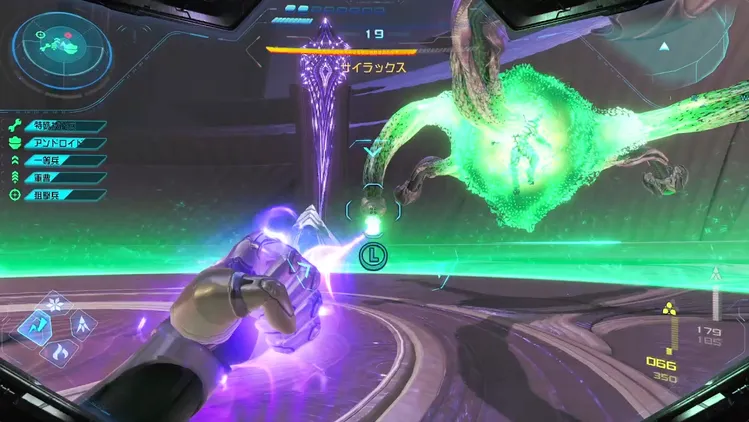Click the white missile icon above gauge

[714, 274]
